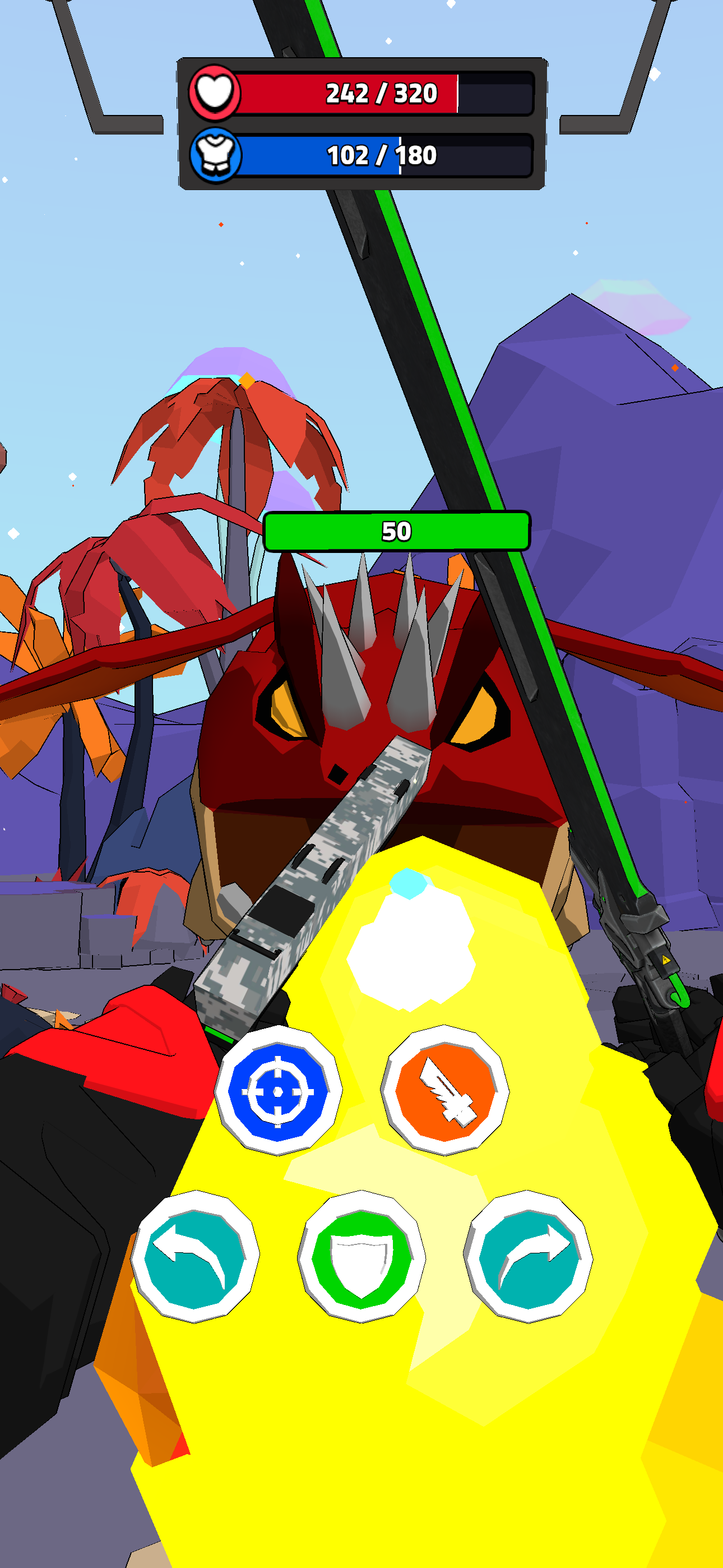The height and width of the screenshot is (1568, 723).
Task: Click the heart icon on the health bar
Action: click(214, 93)
